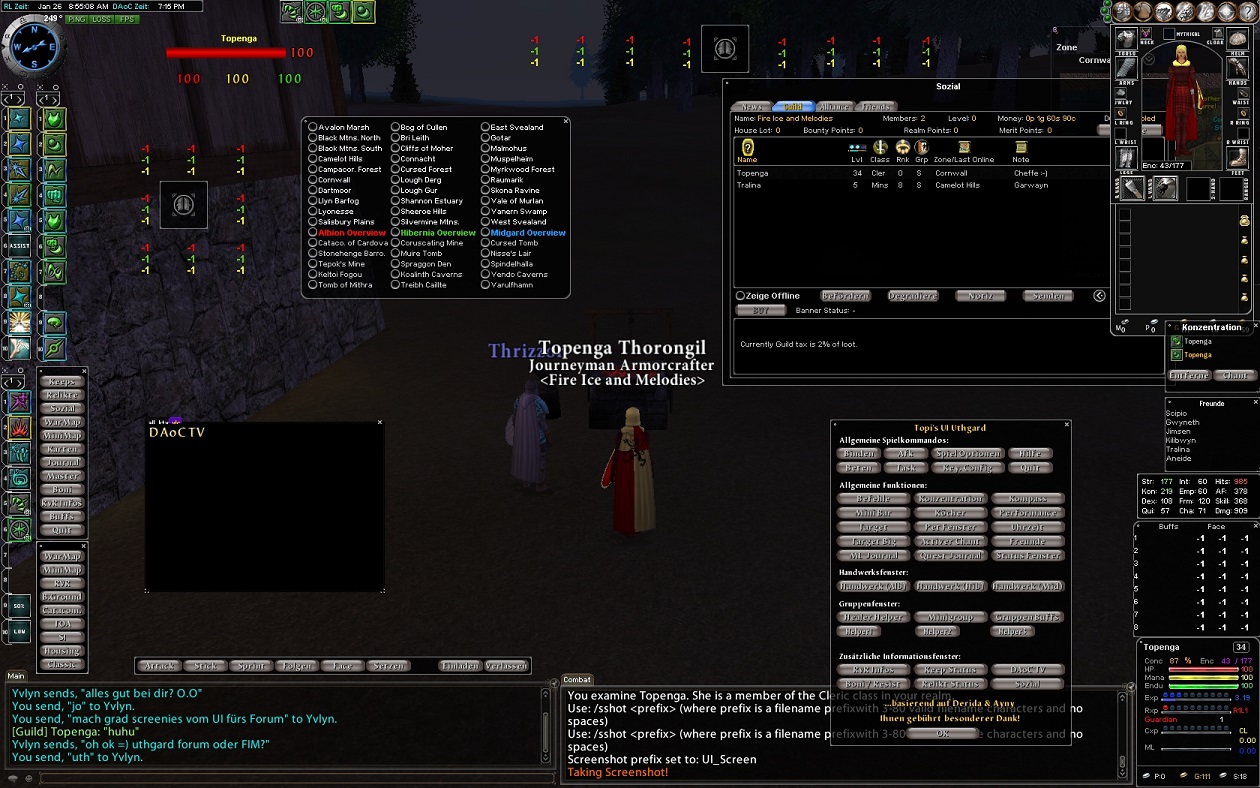
Task: Close the DAoC TV window
Action: click(380, 422)
